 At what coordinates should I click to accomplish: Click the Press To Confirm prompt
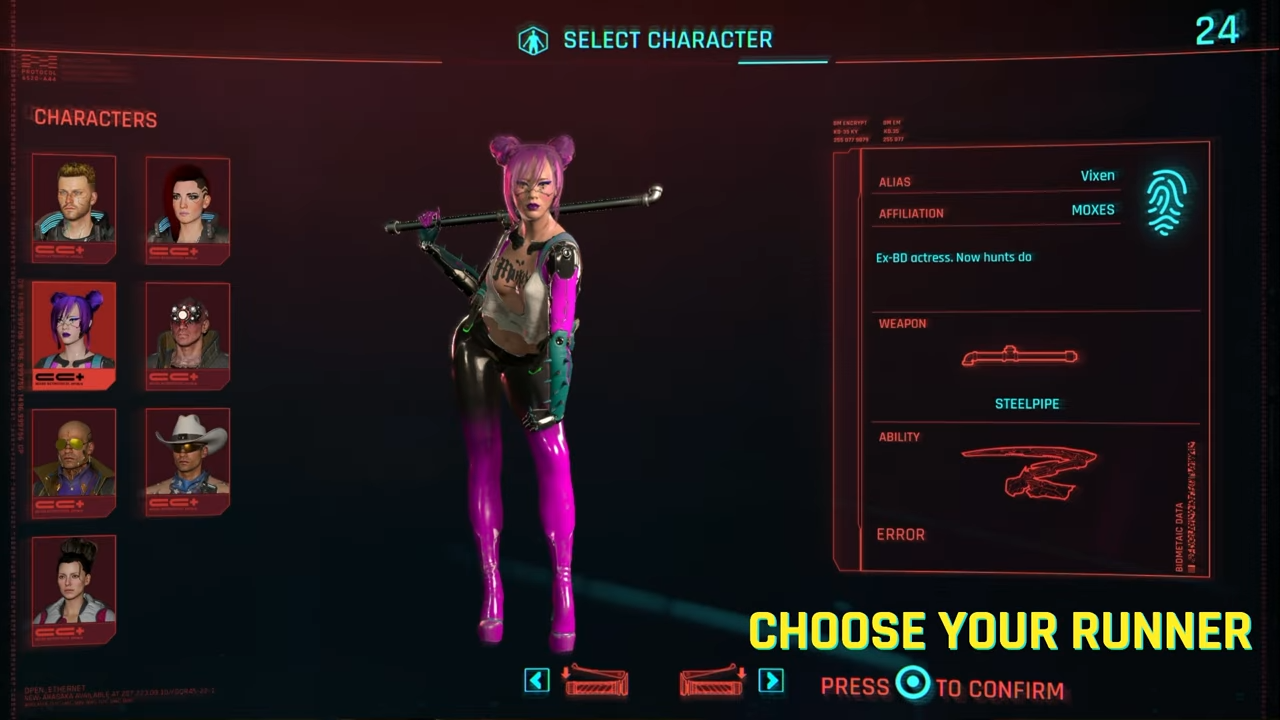click(944, 687)
